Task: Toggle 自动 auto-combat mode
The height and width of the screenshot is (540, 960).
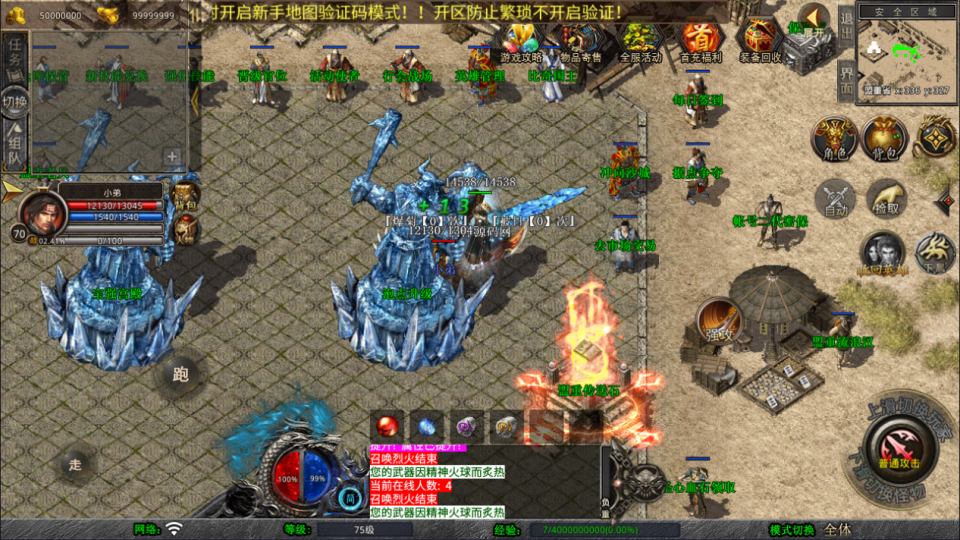Action: click(x=835, y=199)
